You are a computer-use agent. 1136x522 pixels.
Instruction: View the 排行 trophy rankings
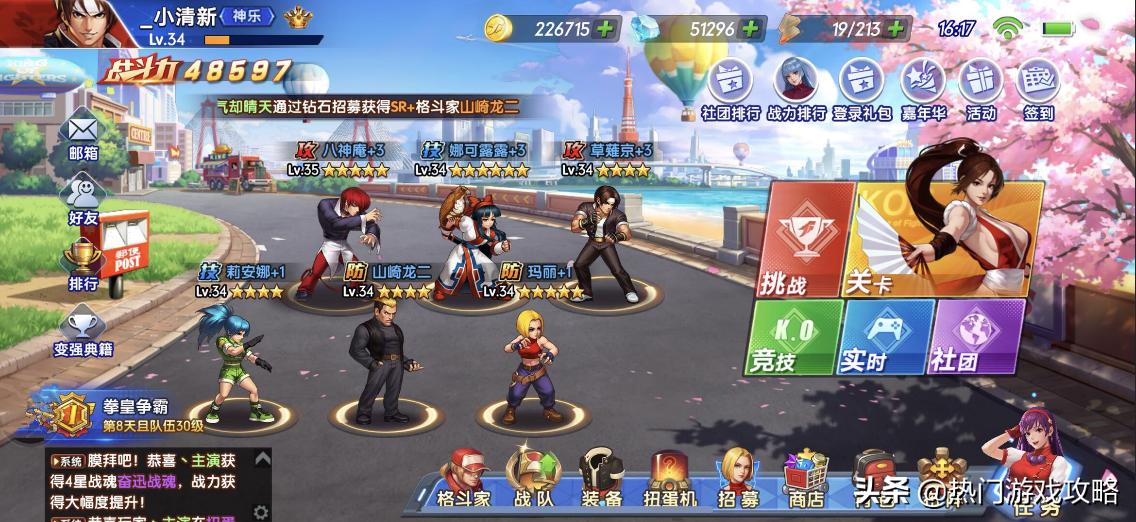click(83, 265)
